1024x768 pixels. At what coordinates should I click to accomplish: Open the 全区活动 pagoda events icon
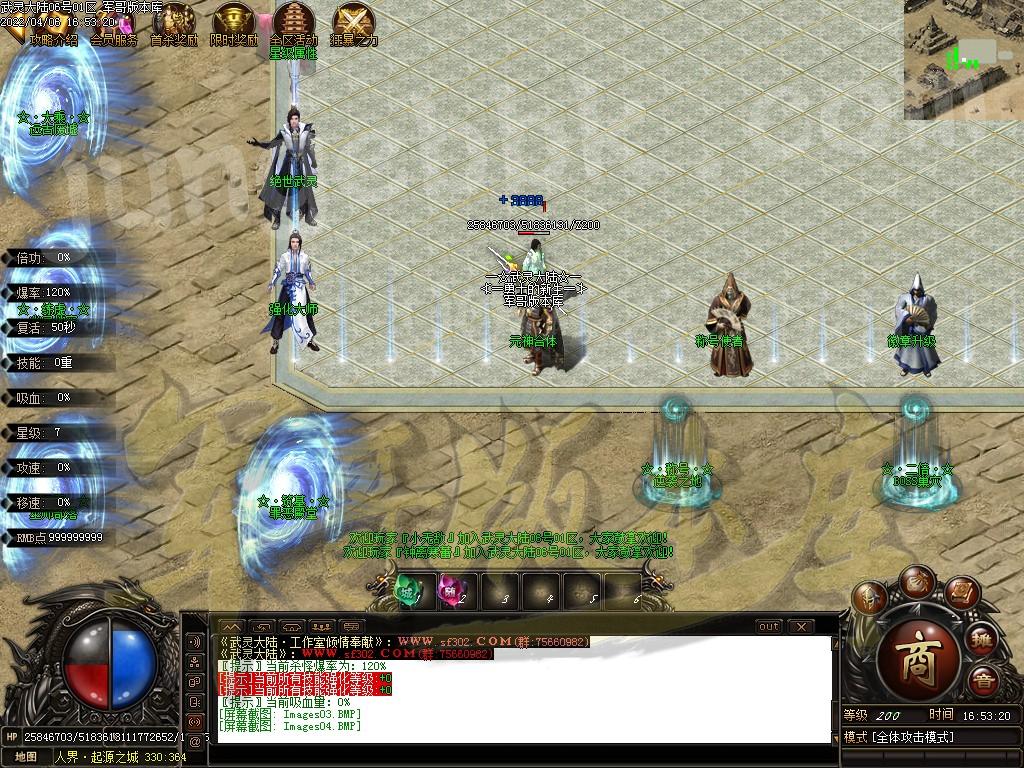(294, 23)
